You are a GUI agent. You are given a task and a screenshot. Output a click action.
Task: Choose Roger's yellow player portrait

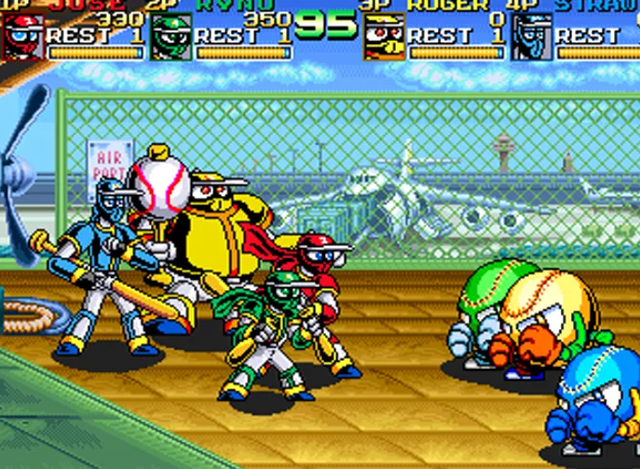click(384, 36)
